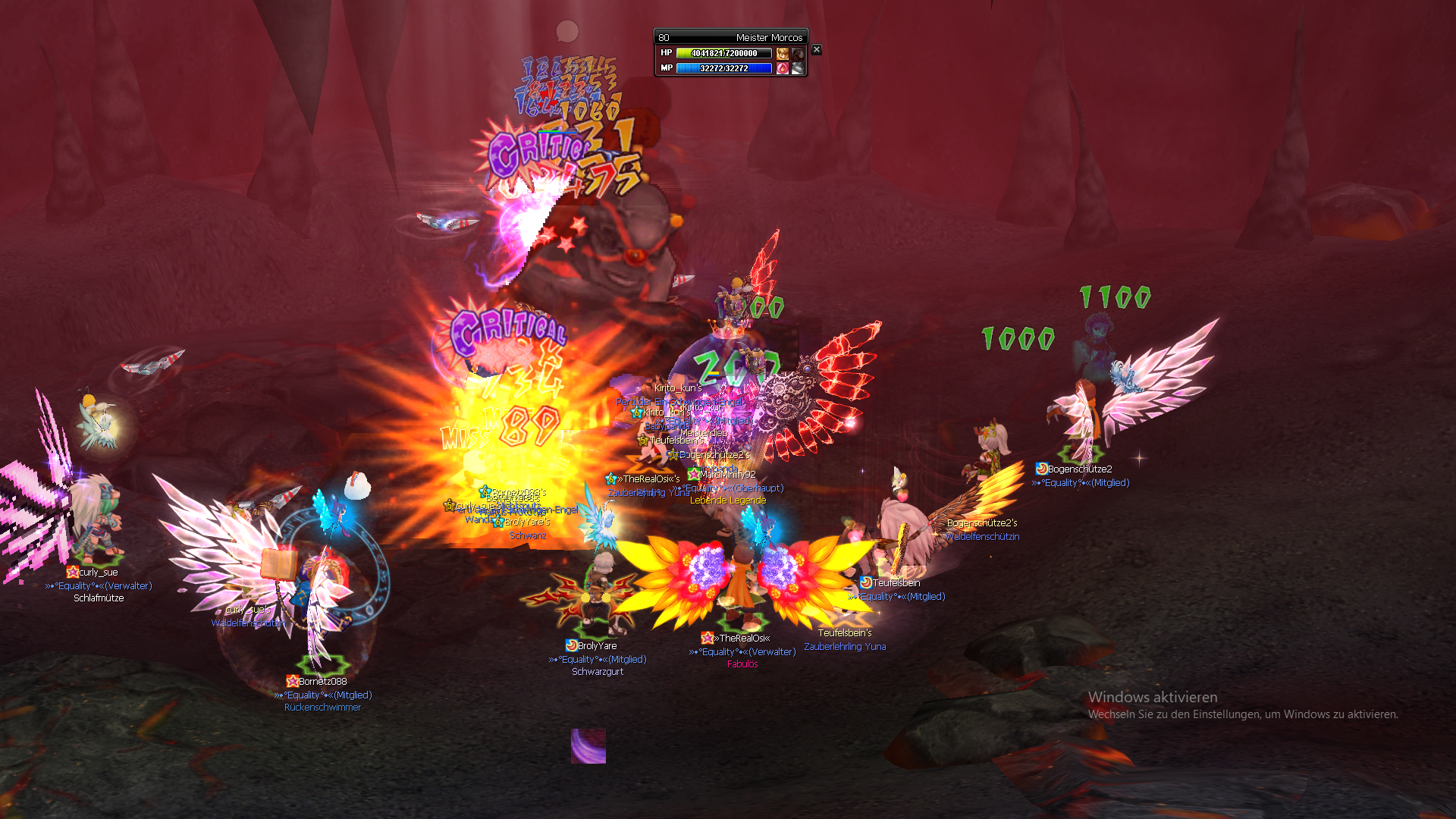Image resolution: width=1456 pixels, height=819 pixels.
Task: Click the dark brown pouch icon
Action: point(798,53)
